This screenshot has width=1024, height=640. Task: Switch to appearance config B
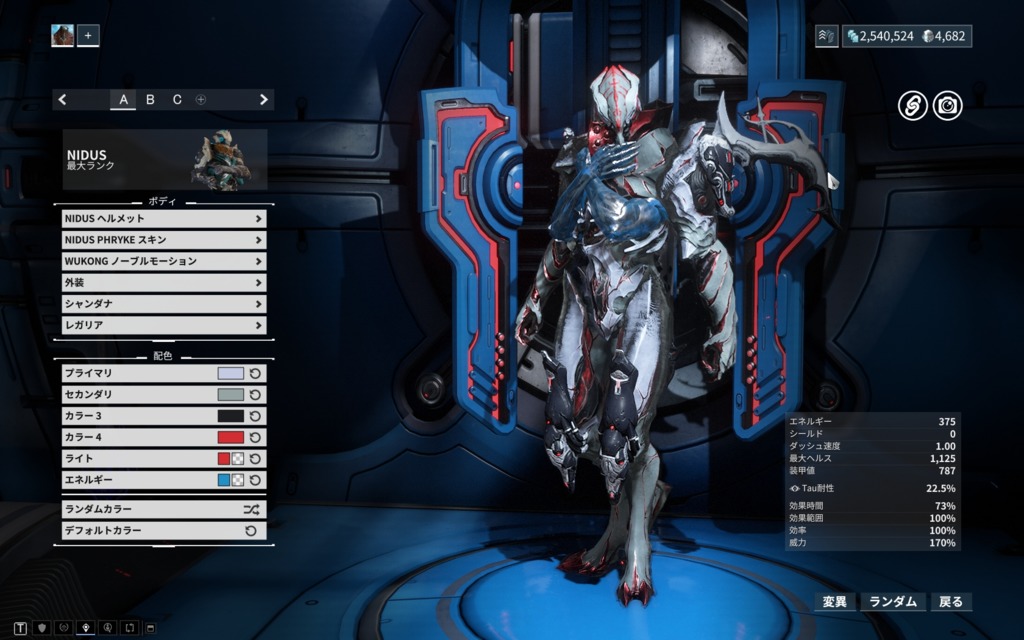click(150, 99)
